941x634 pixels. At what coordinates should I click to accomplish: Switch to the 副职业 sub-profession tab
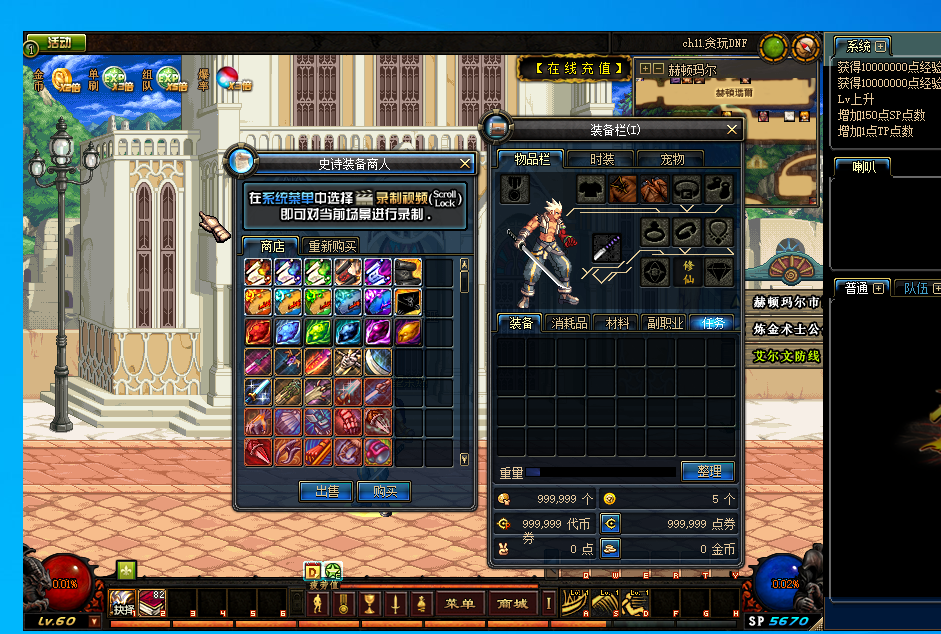pos(664,323)
